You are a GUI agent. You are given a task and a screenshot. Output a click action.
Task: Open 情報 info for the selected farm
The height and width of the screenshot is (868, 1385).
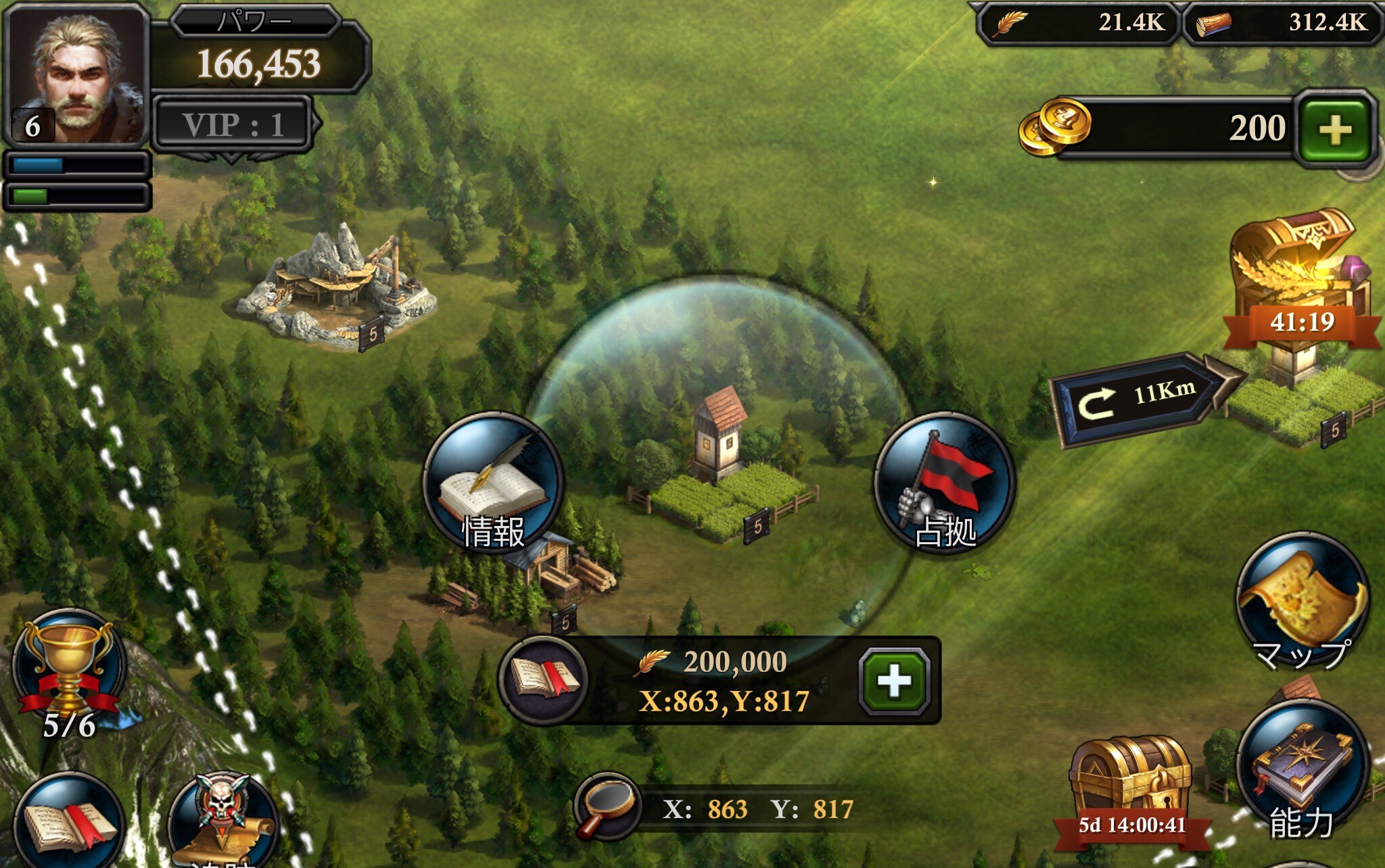(493, 483)
